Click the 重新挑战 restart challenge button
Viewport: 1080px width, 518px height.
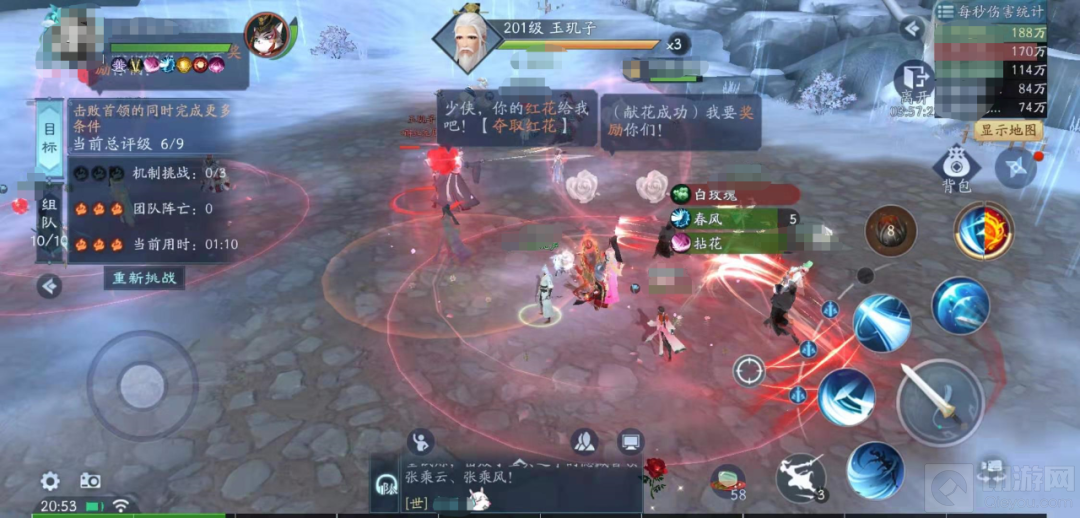point(145,278)
